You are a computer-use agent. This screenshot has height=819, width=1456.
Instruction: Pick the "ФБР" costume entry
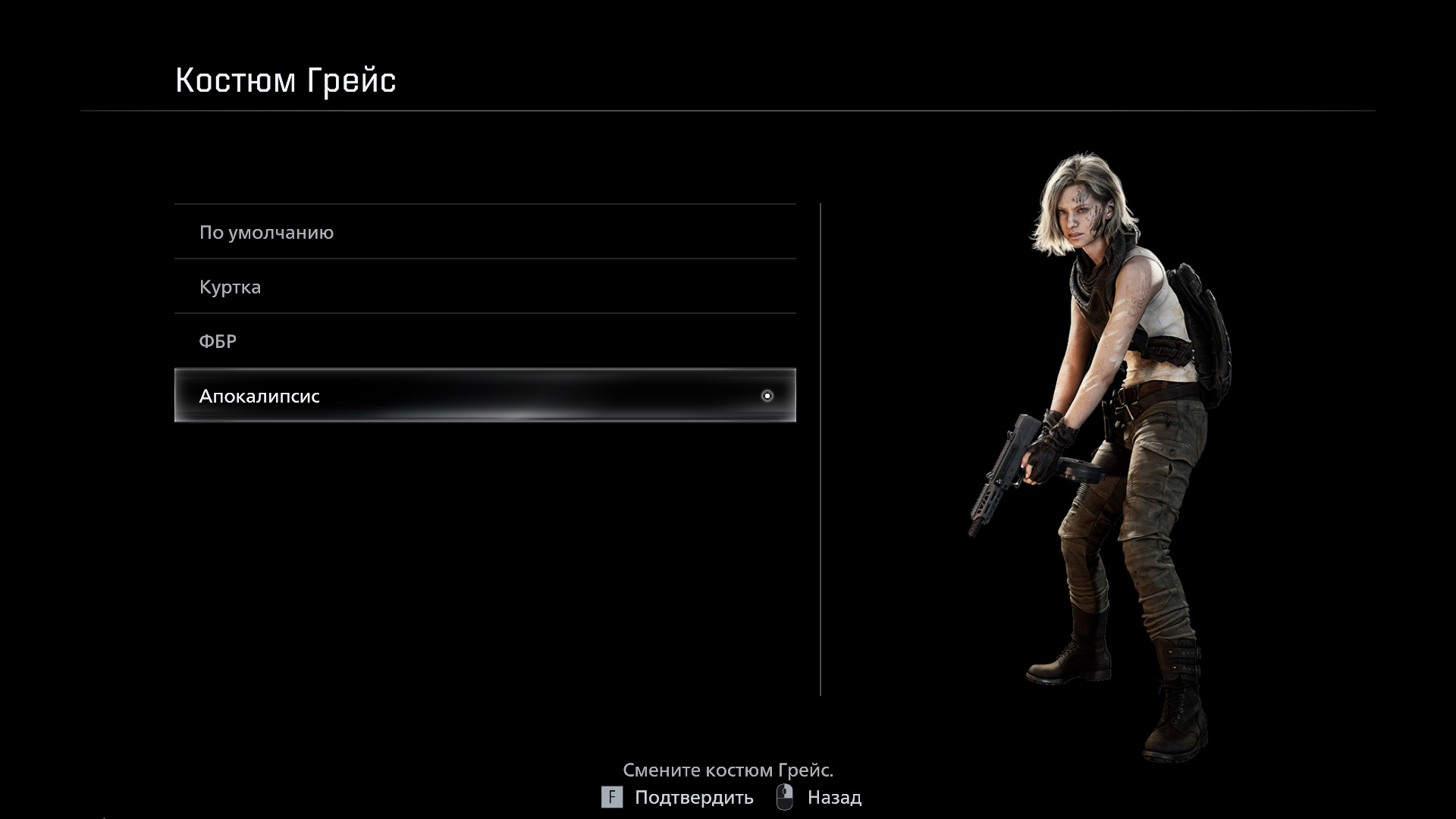(x=485, y=341)
